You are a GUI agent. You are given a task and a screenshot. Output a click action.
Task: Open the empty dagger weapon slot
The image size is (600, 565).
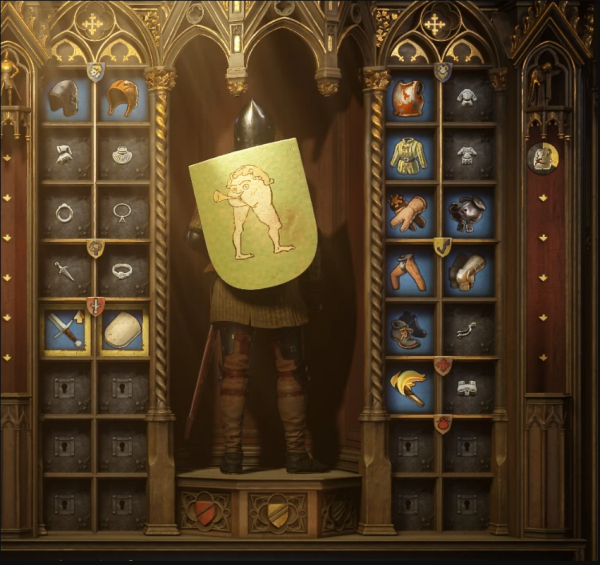click(66, 270)
